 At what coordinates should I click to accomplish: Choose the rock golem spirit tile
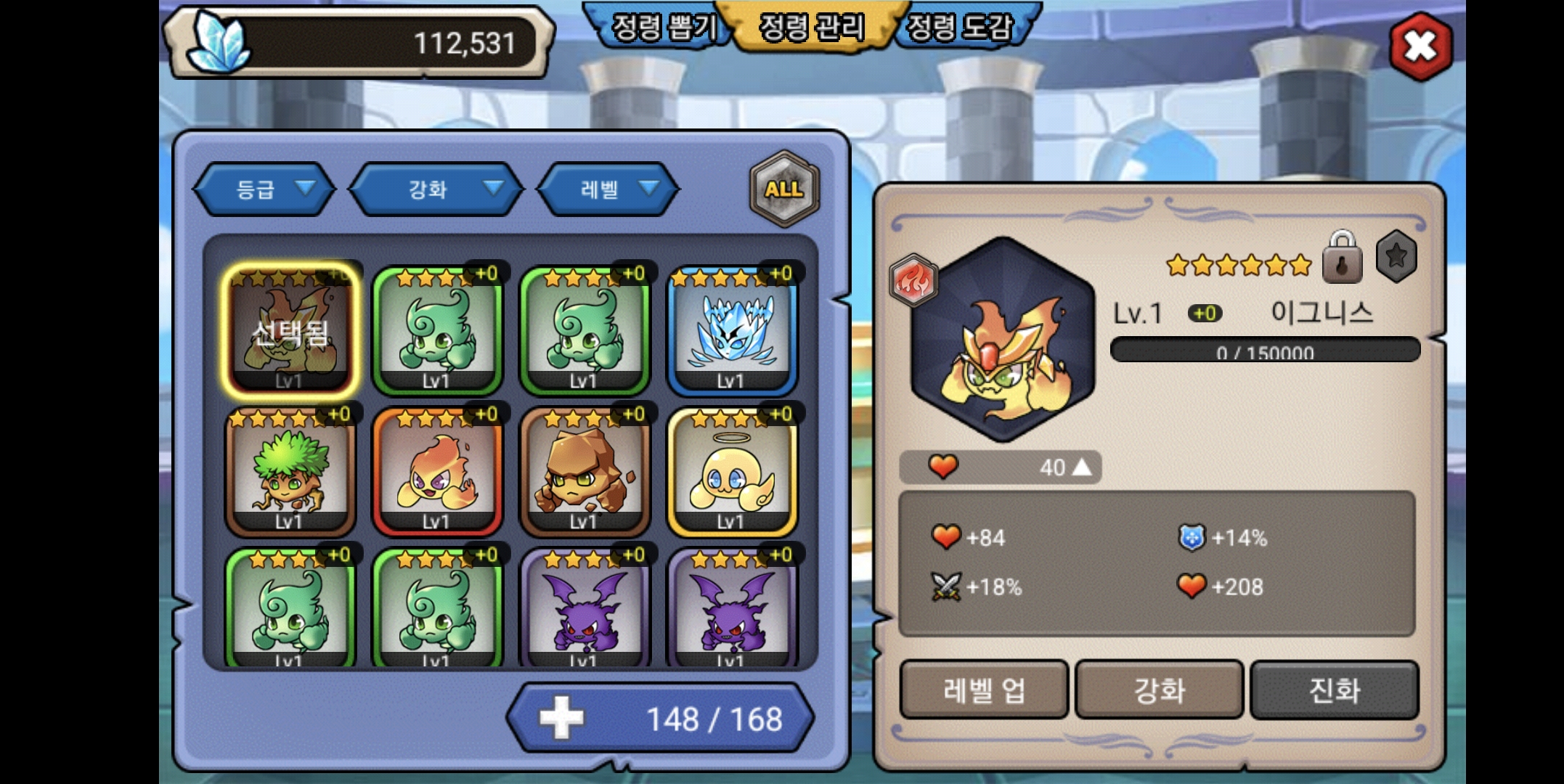click(585, 472)
